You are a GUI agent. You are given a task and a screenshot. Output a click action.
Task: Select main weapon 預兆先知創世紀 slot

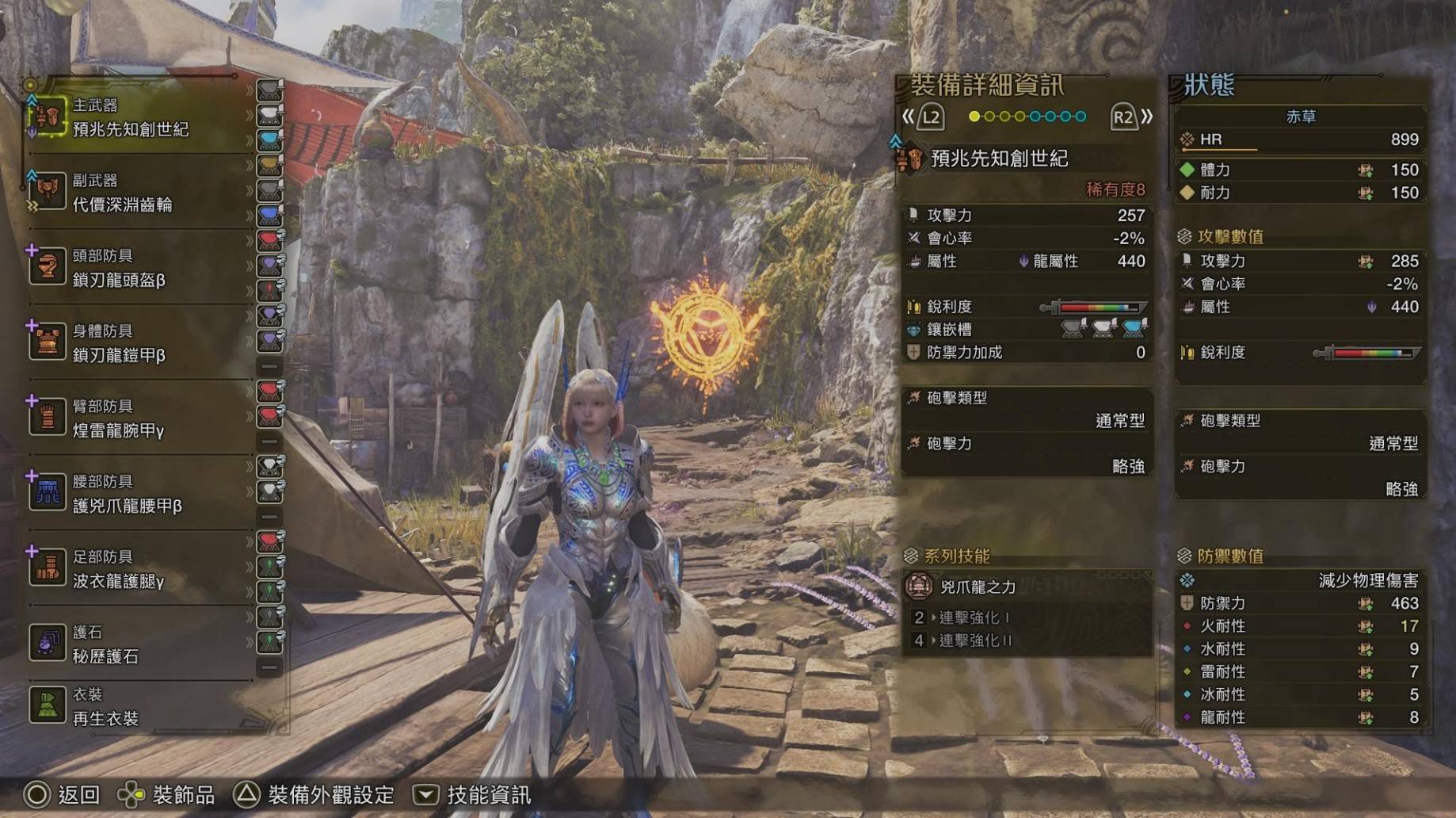131,118
